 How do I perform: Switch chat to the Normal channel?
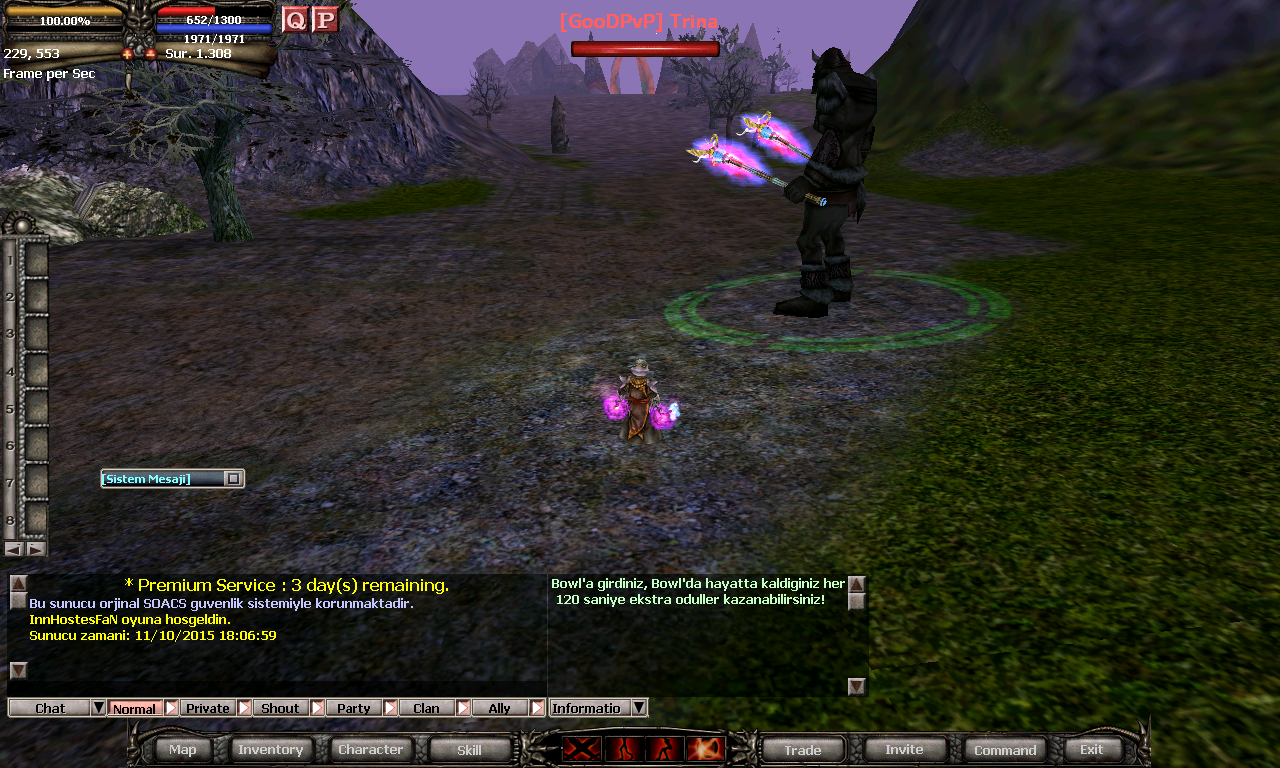pyautogui.click(x=134, y=708)
